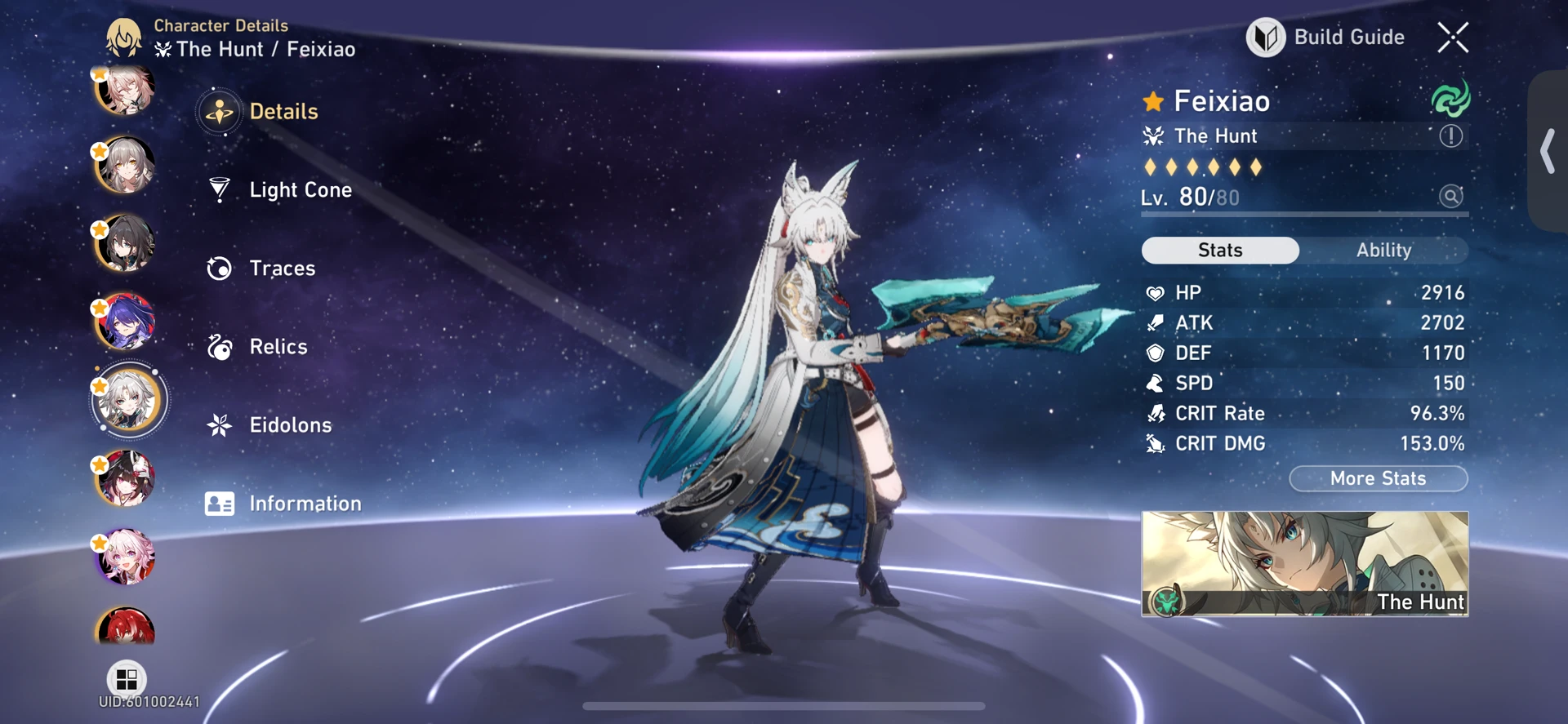Screen dimensions: 1568x724
Task: Open the character grid icon above the UID
Action: (126, 677)
